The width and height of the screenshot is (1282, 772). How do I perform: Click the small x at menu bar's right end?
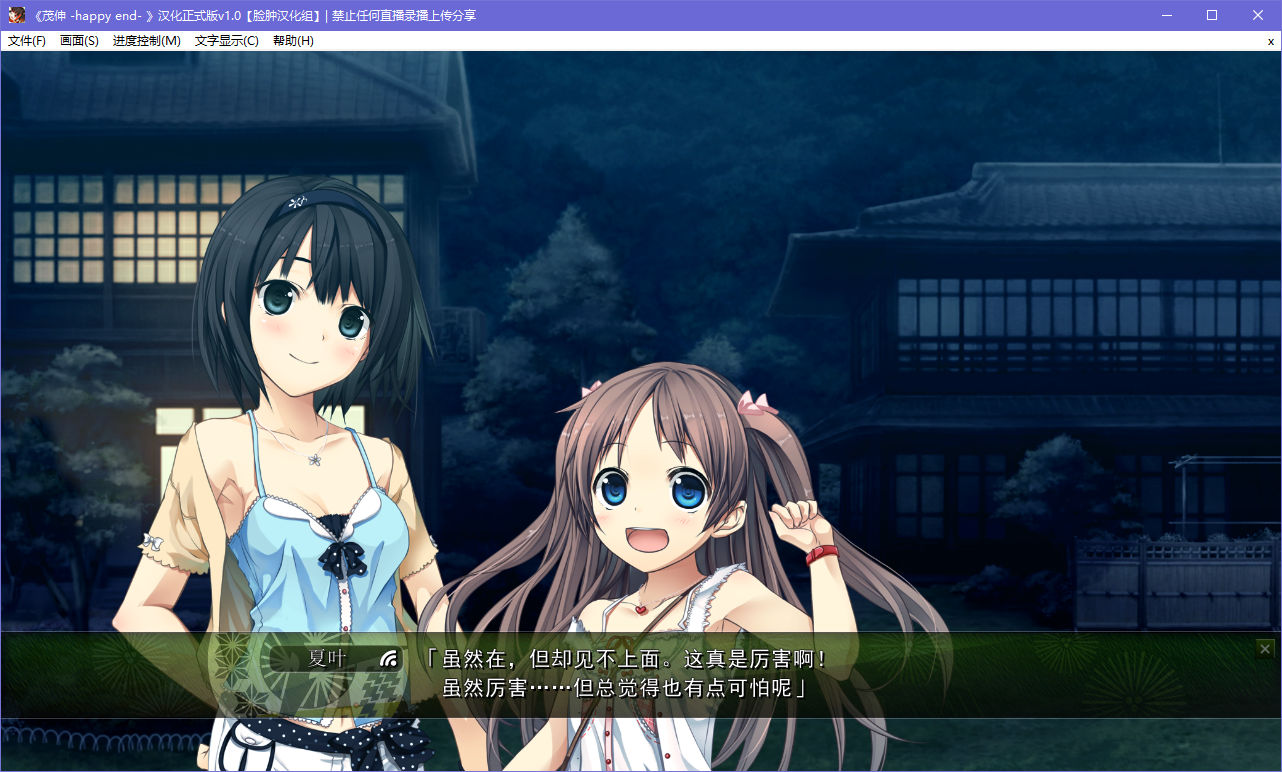click(x=1270, y=41)
